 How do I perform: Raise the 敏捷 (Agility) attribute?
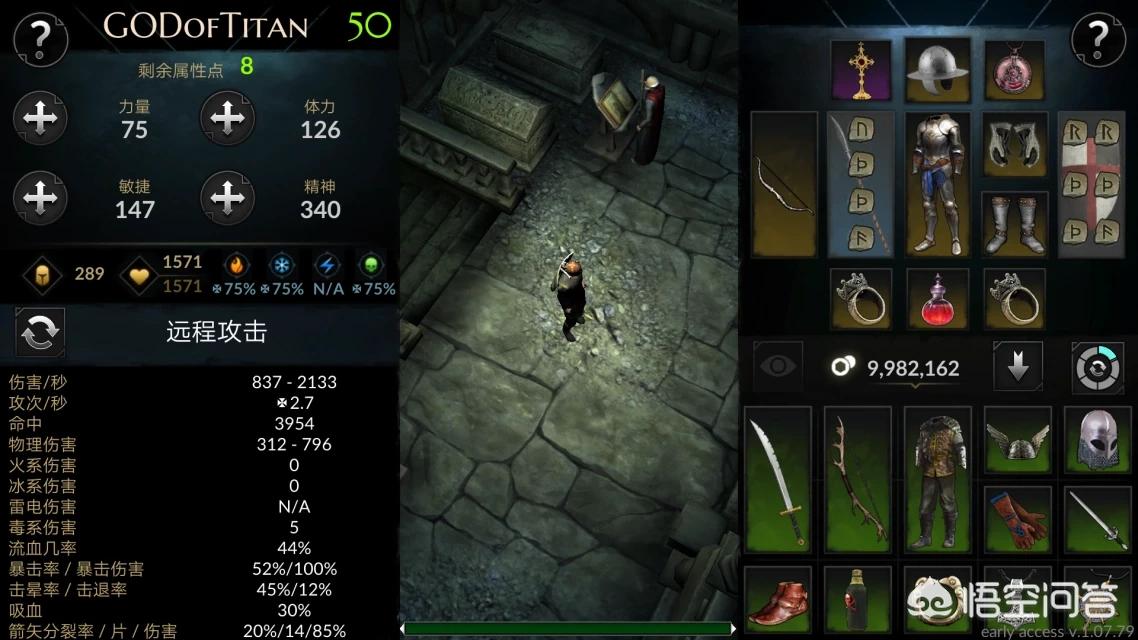(41, 198)
